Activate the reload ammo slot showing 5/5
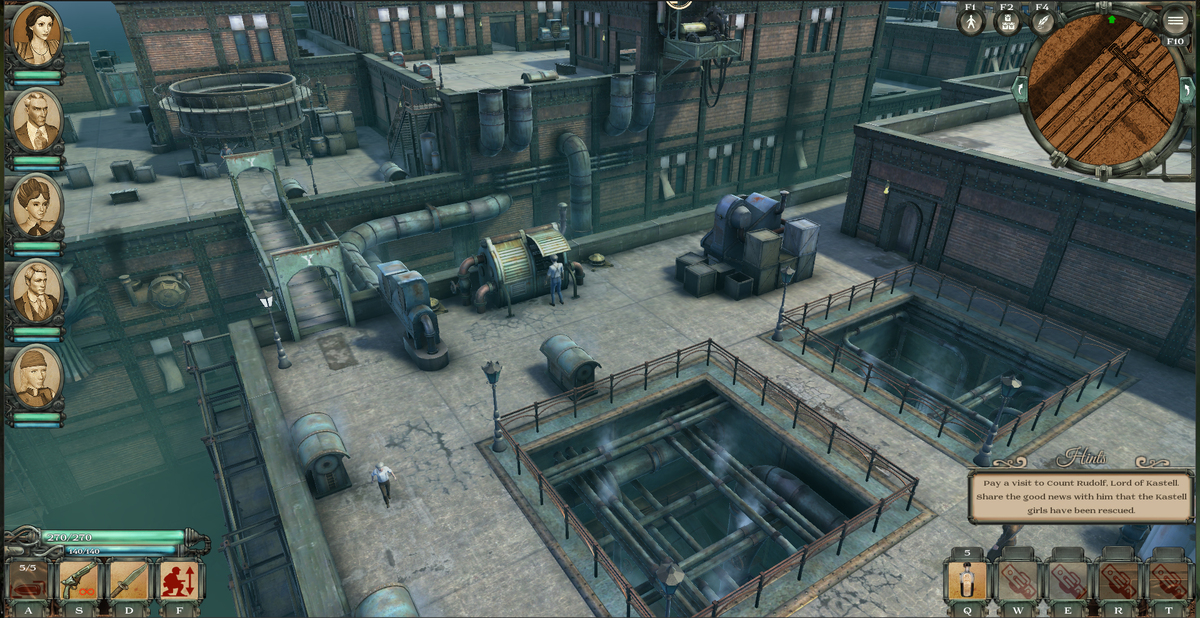 coord(28,580)
